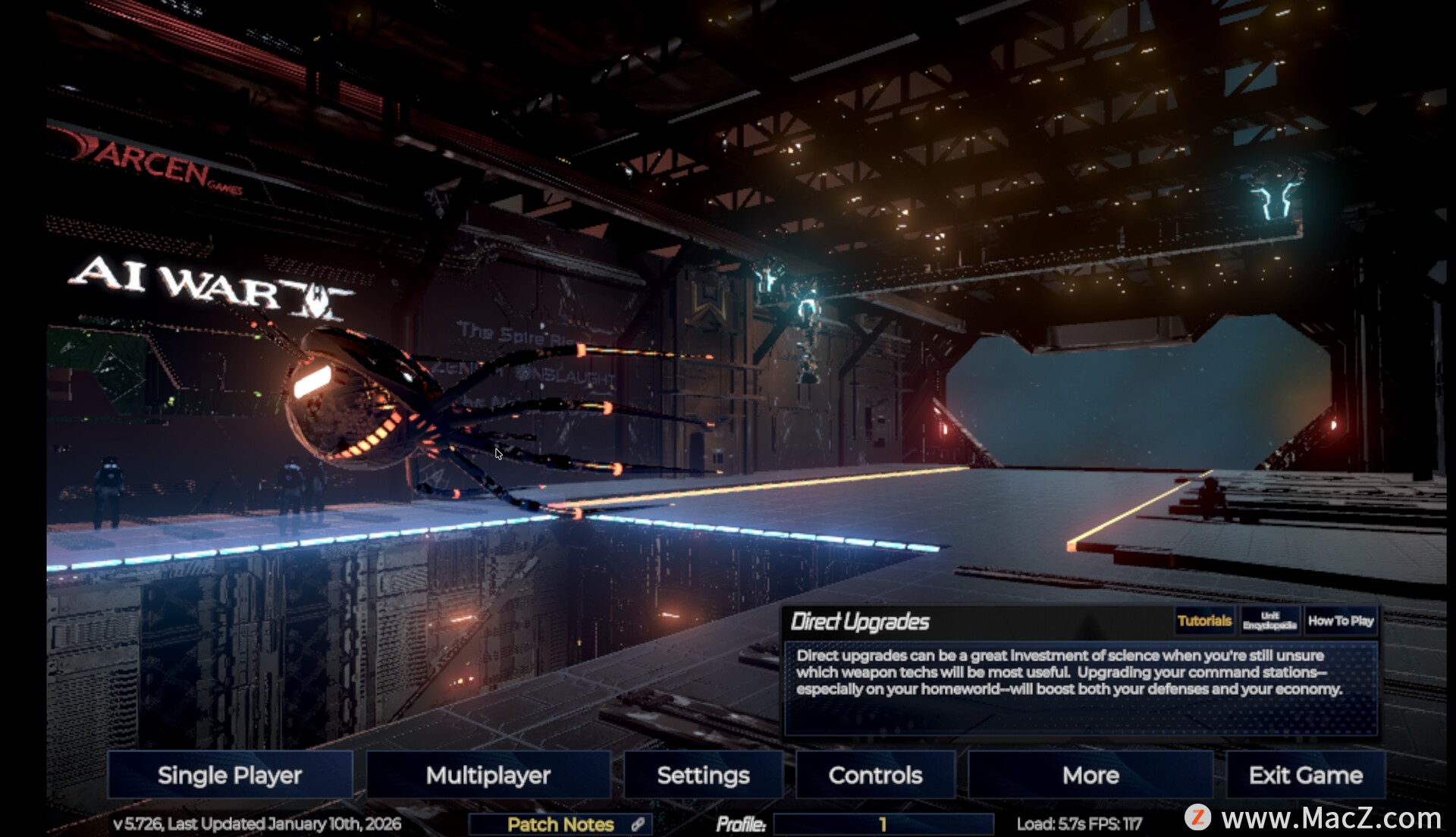Open the Single Player menu
The width and height of the screenshot is (1456, 837).
[230, 775]
